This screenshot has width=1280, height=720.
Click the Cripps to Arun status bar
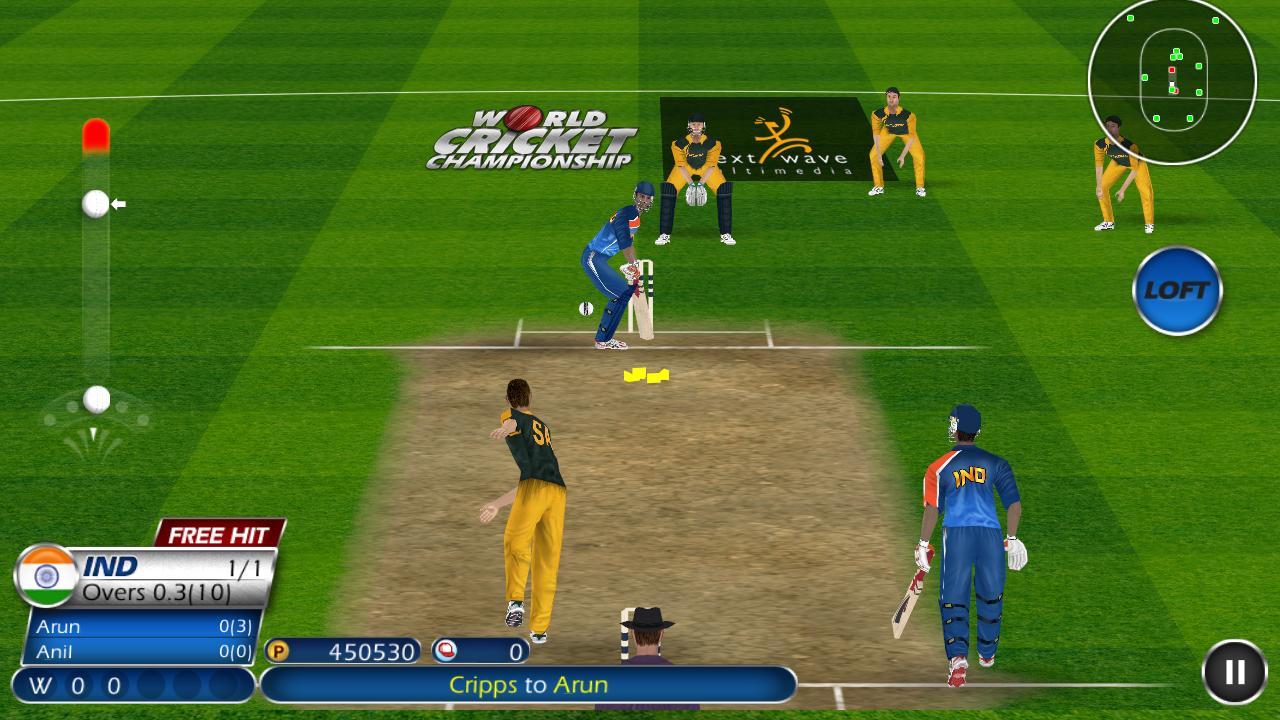[x=529, y=686]
